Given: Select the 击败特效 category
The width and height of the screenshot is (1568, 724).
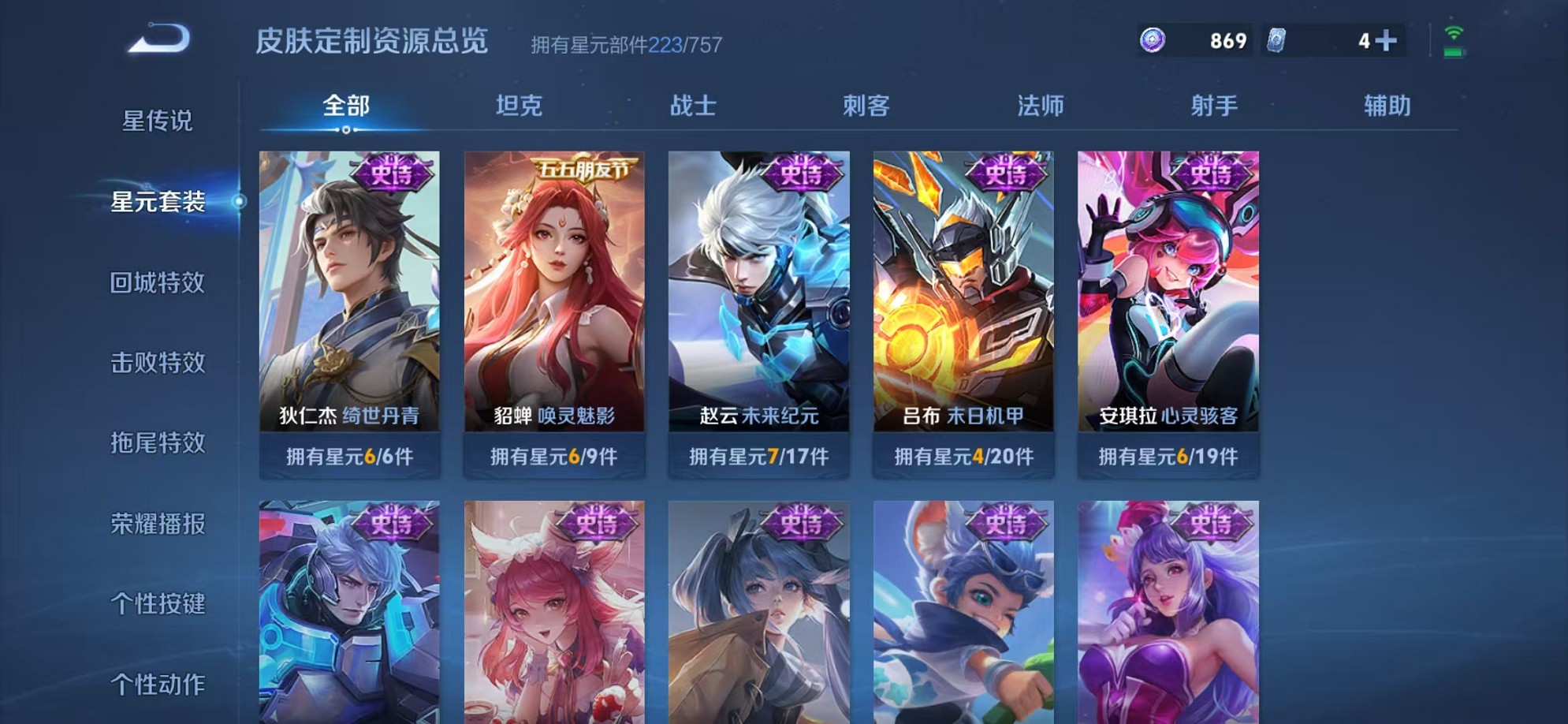Looking at the screenshot, I should point(156,364).
